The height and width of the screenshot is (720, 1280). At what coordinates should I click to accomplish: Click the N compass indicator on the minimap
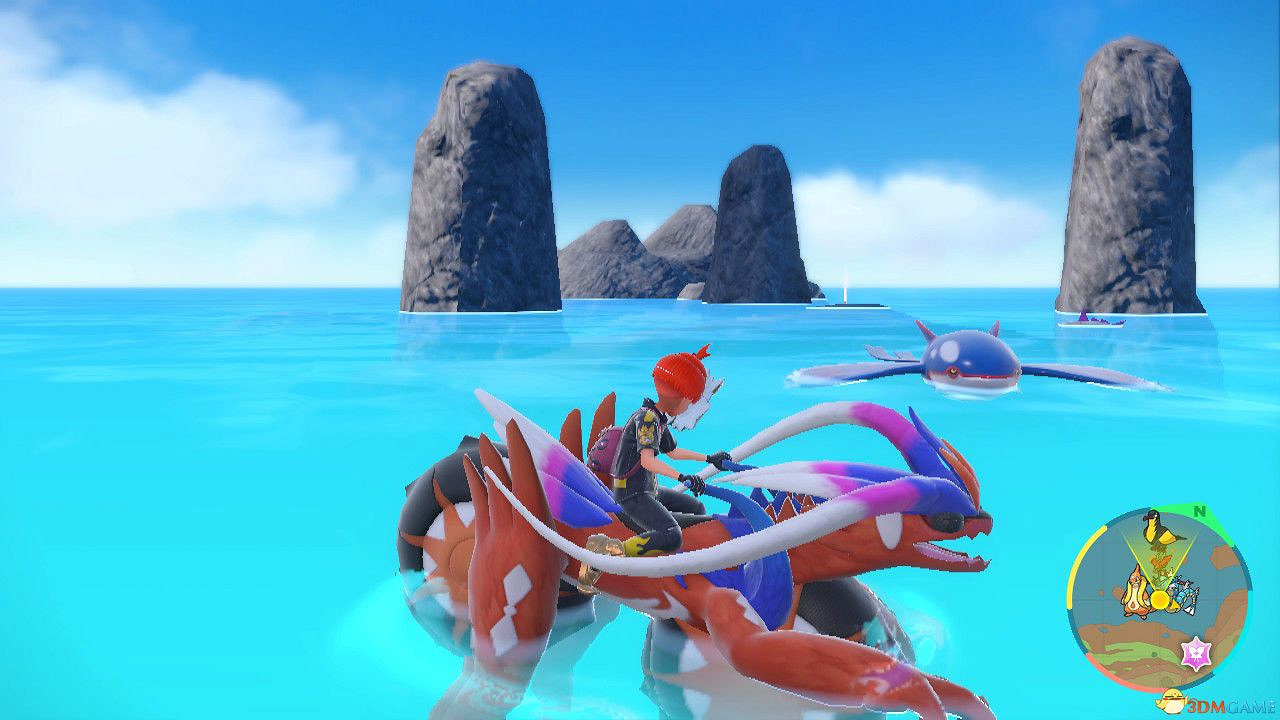pos(1198,512)
